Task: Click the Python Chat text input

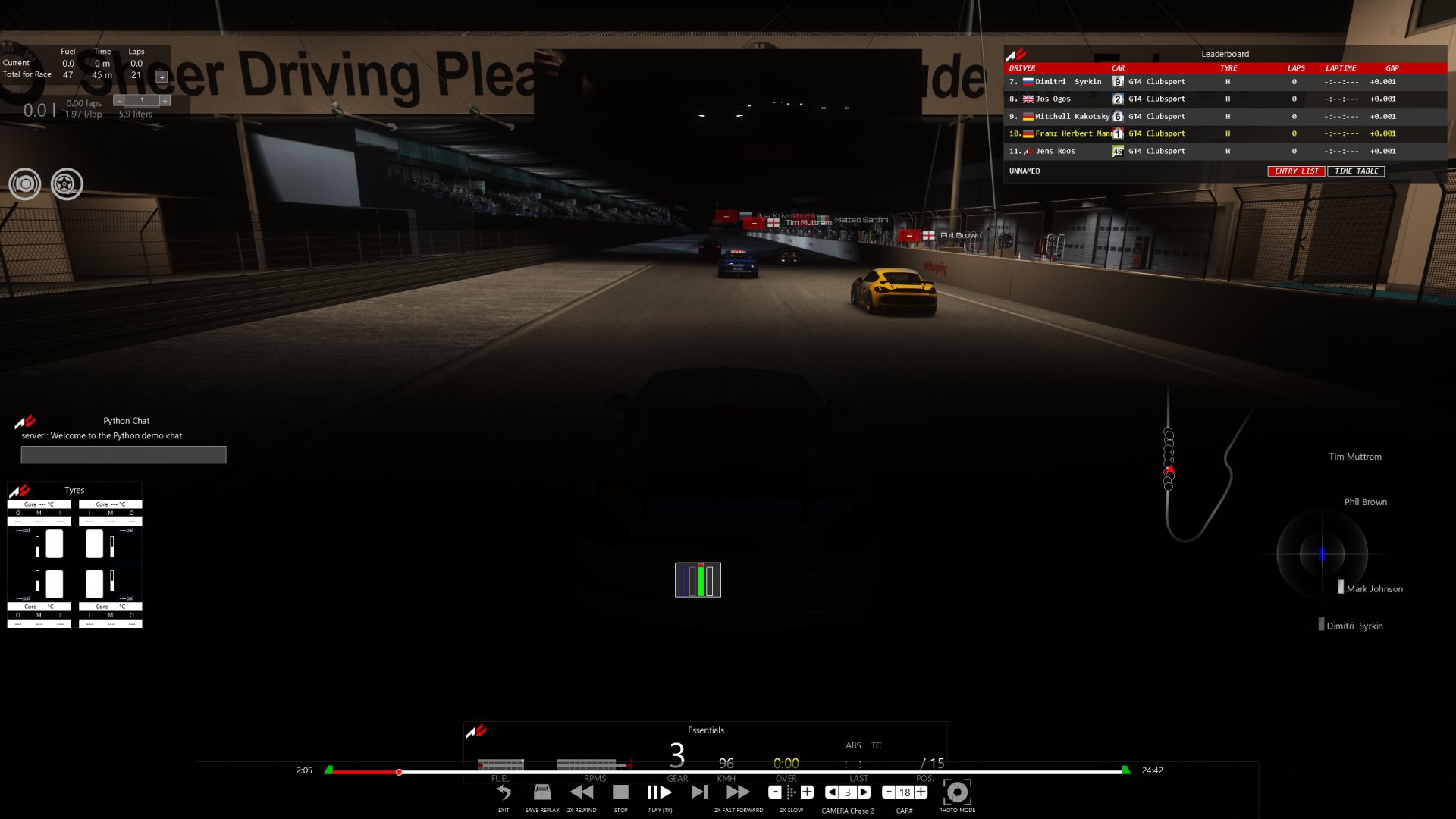Action: [x=124, y=454]
